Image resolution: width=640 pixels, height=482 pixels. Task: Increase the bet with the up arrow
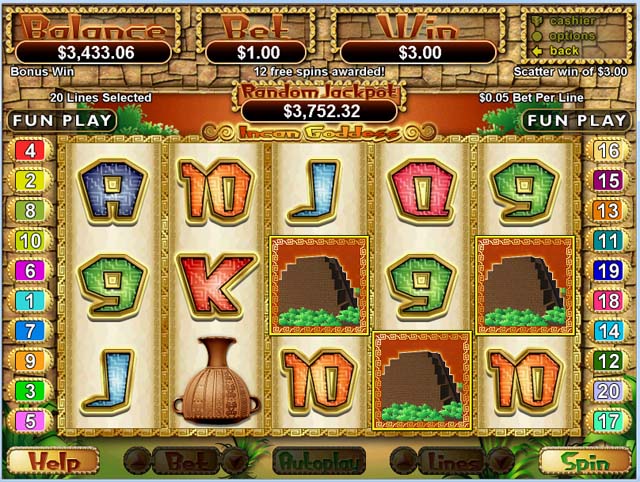click(136, 462)
